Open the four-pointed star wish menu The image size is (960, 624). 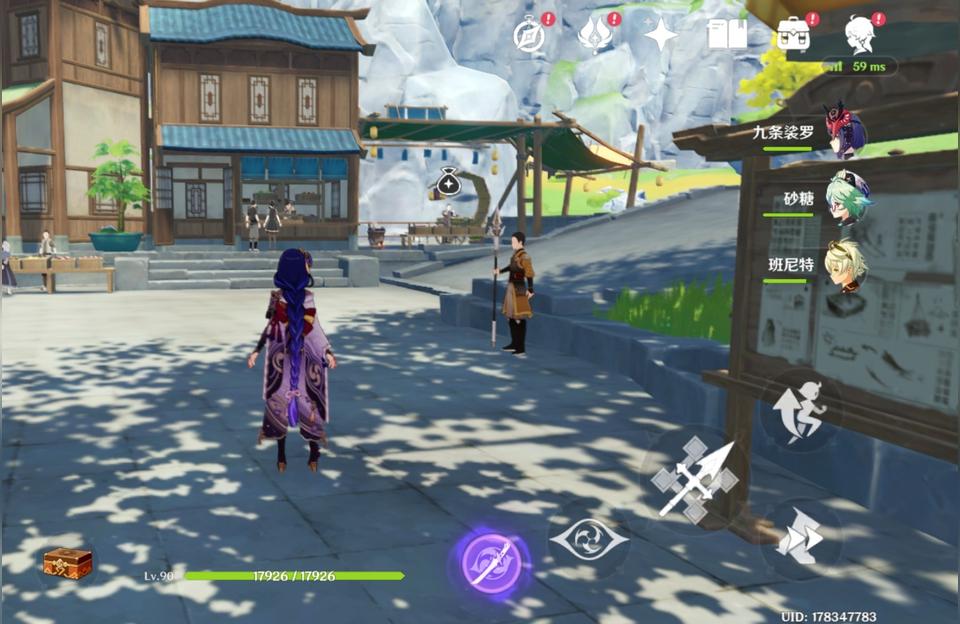(660, 35)
